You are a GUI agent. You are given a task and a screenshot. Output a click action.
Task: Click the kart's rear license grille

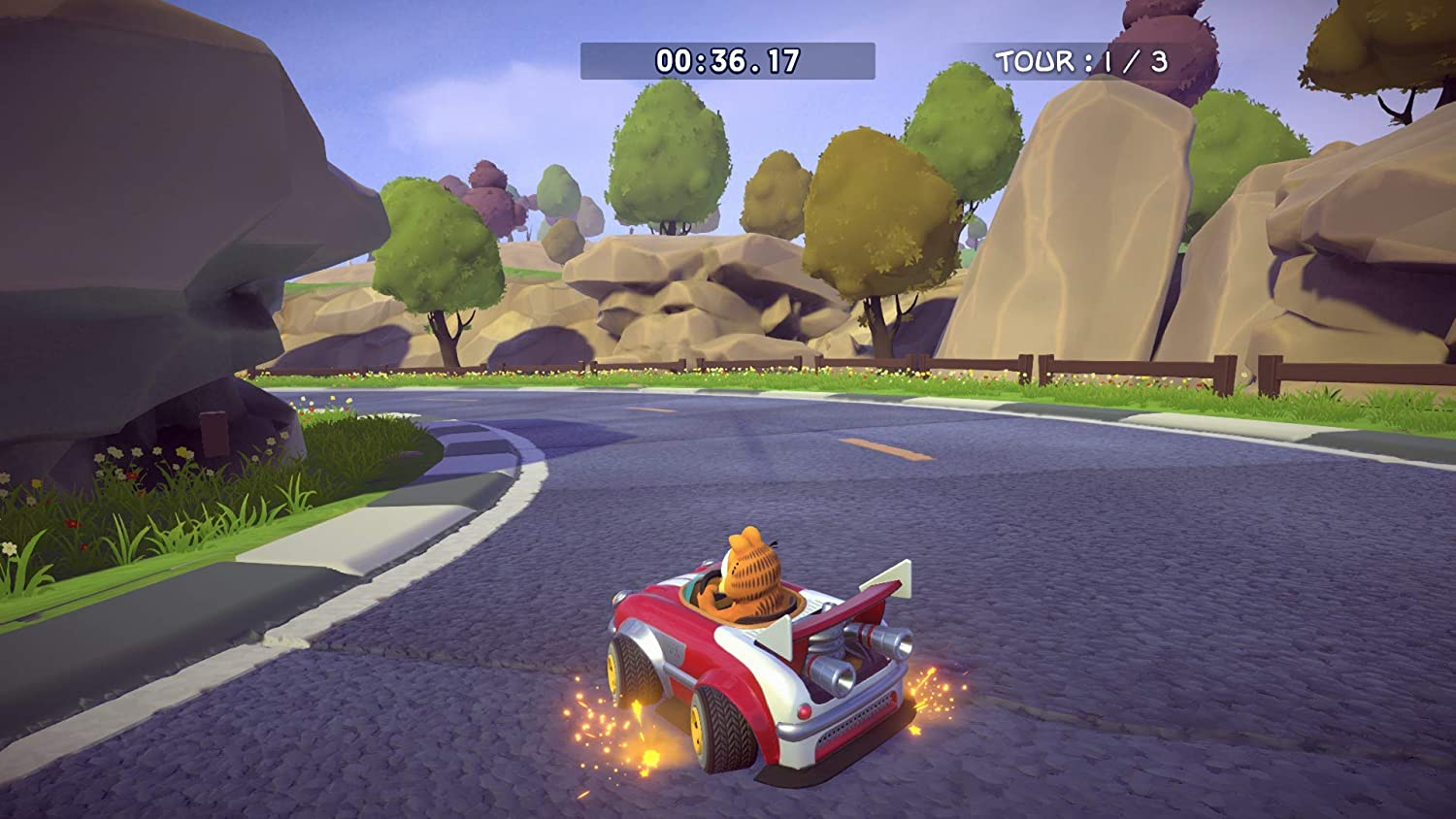point(857,720)
